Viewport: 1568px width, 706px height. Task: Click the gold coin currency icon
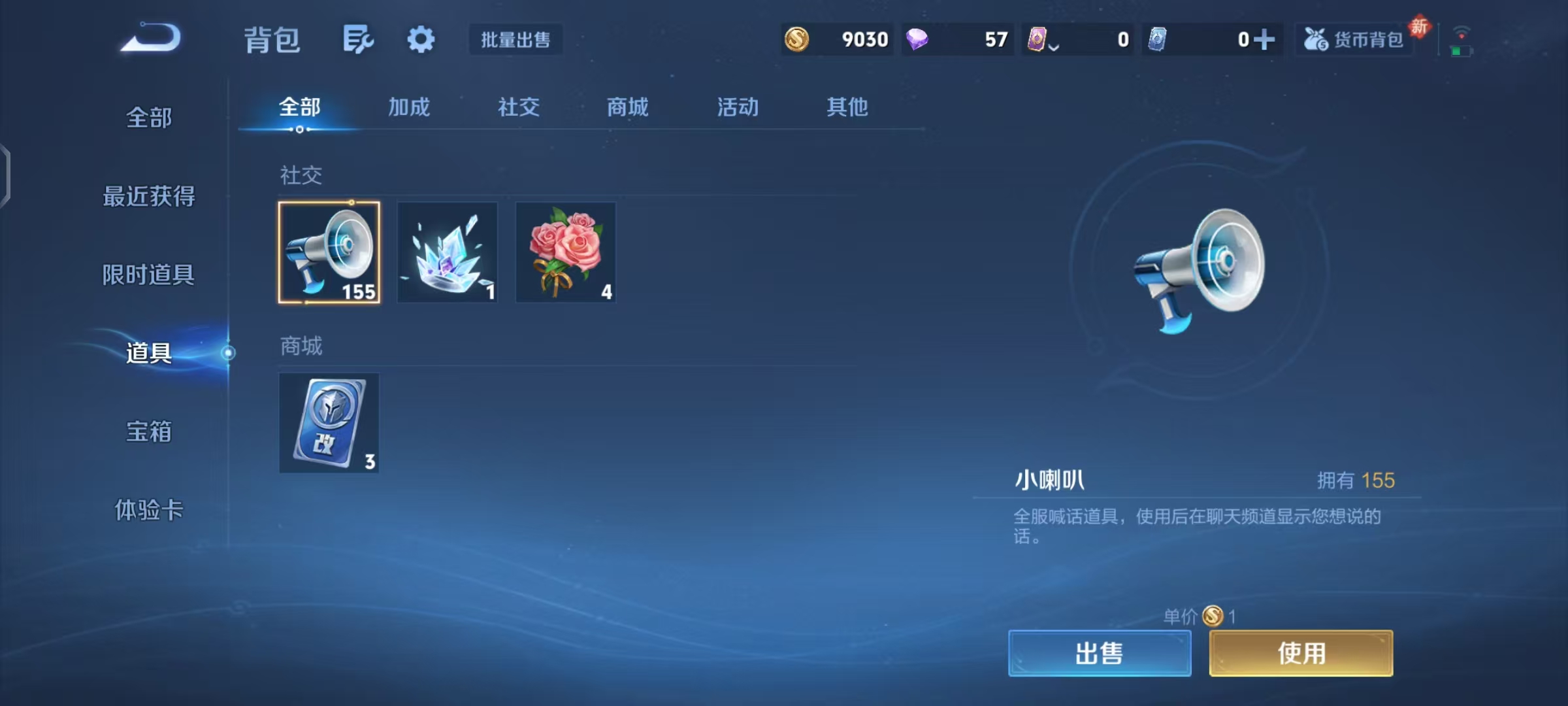click(797, 39)
